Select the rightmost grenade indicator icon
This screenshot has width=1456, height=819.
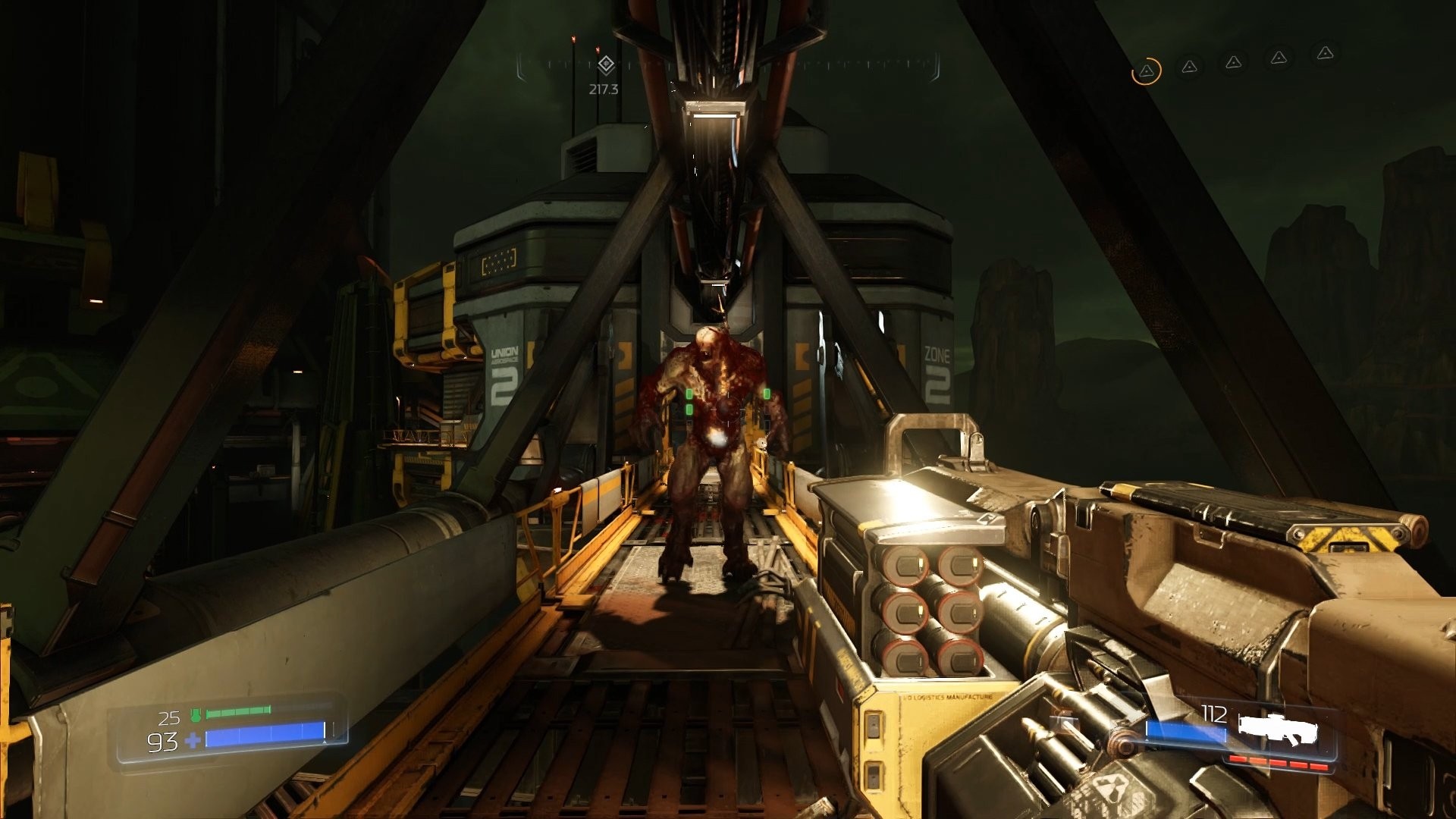[1325, 52]
